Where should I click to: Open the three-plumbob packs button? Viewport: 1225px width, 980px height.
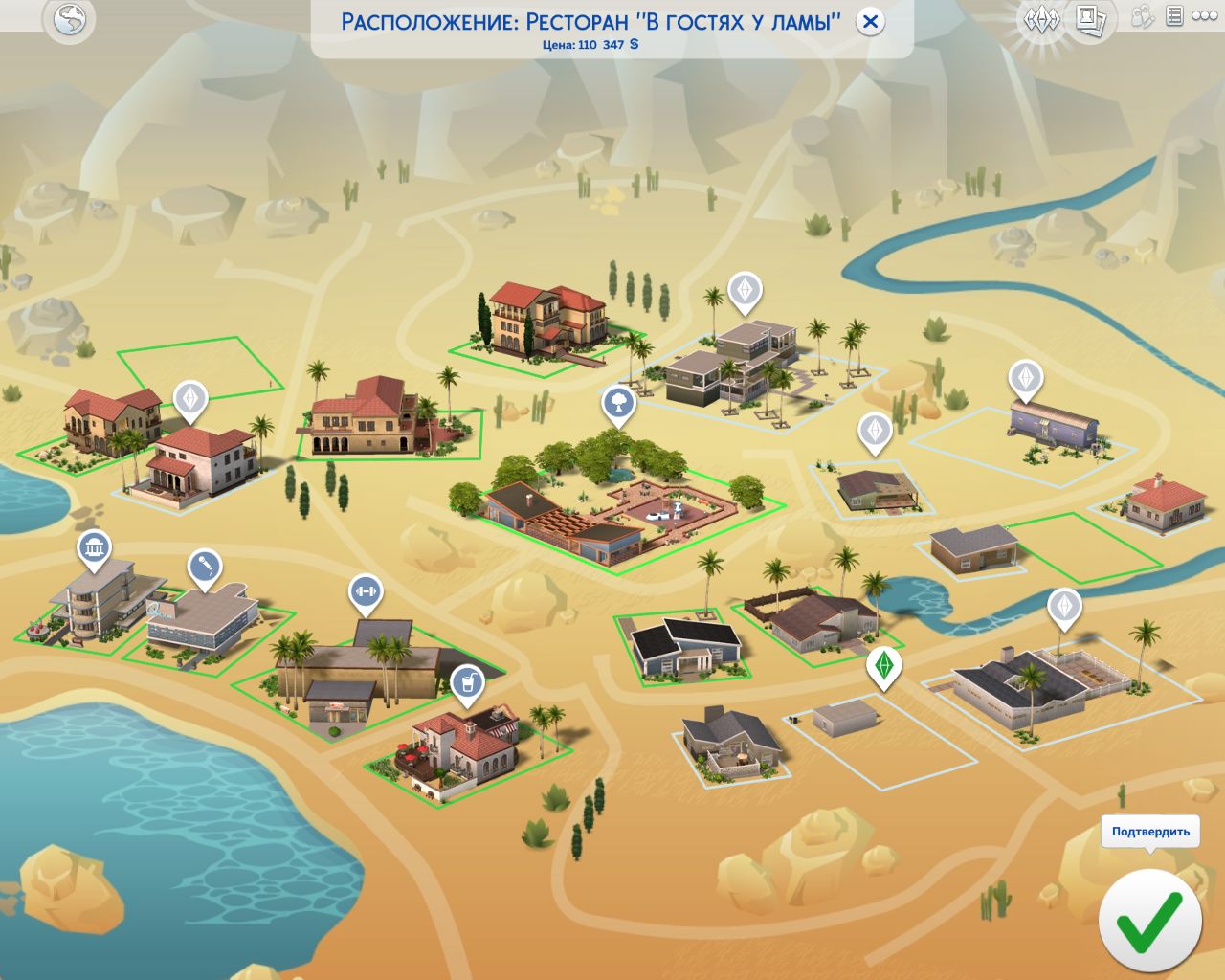tap(1041, 19)
